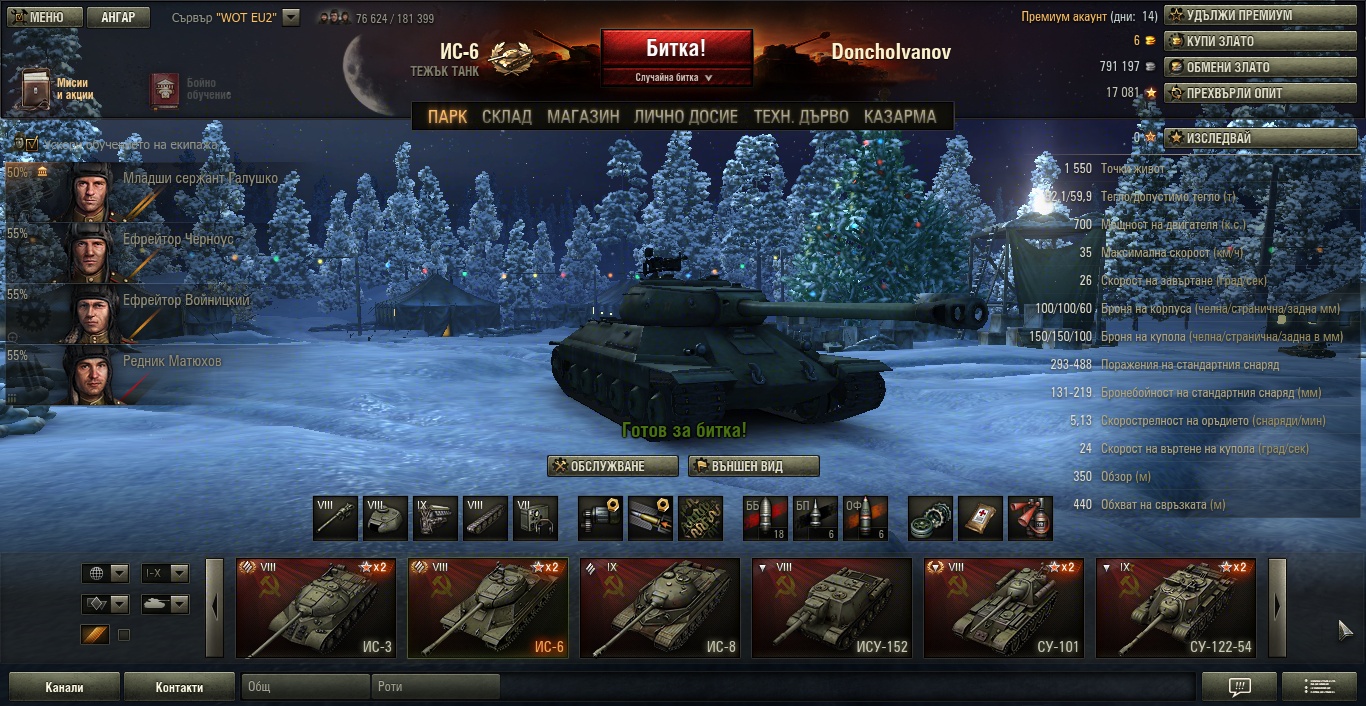Open the ОБСЛУЖВАНЕ service button
Image resolution: width=1366 pixels, height=706 pixels.
pos(612,466)
